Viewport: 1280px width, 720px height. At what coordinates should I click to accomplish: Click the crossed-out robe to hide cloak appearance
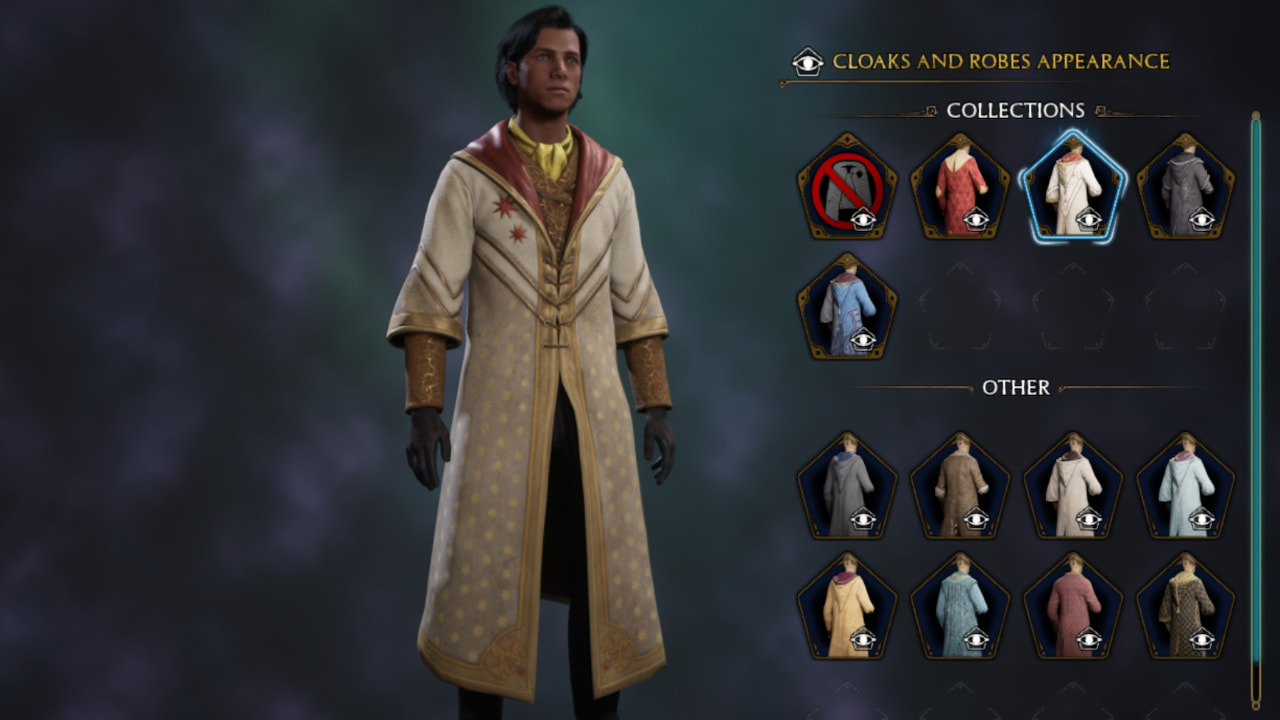848,185
